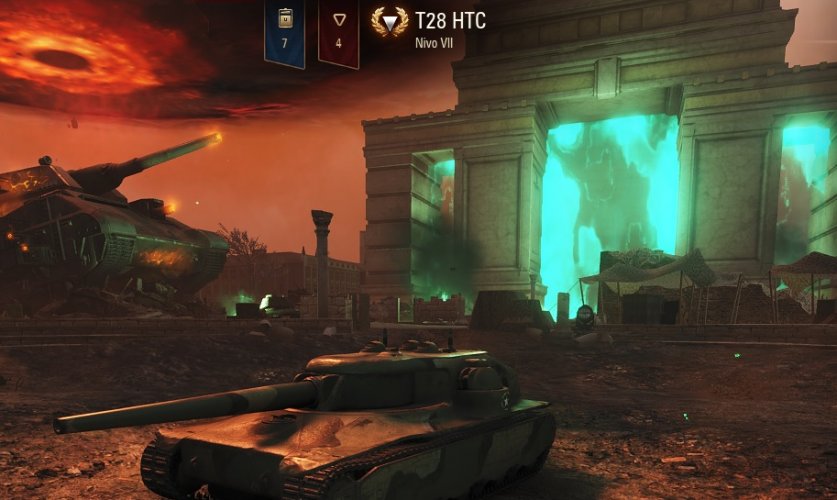Open the blue banner showing 7
The height and width of the screenshot is (500, 837).
point(284,31)
